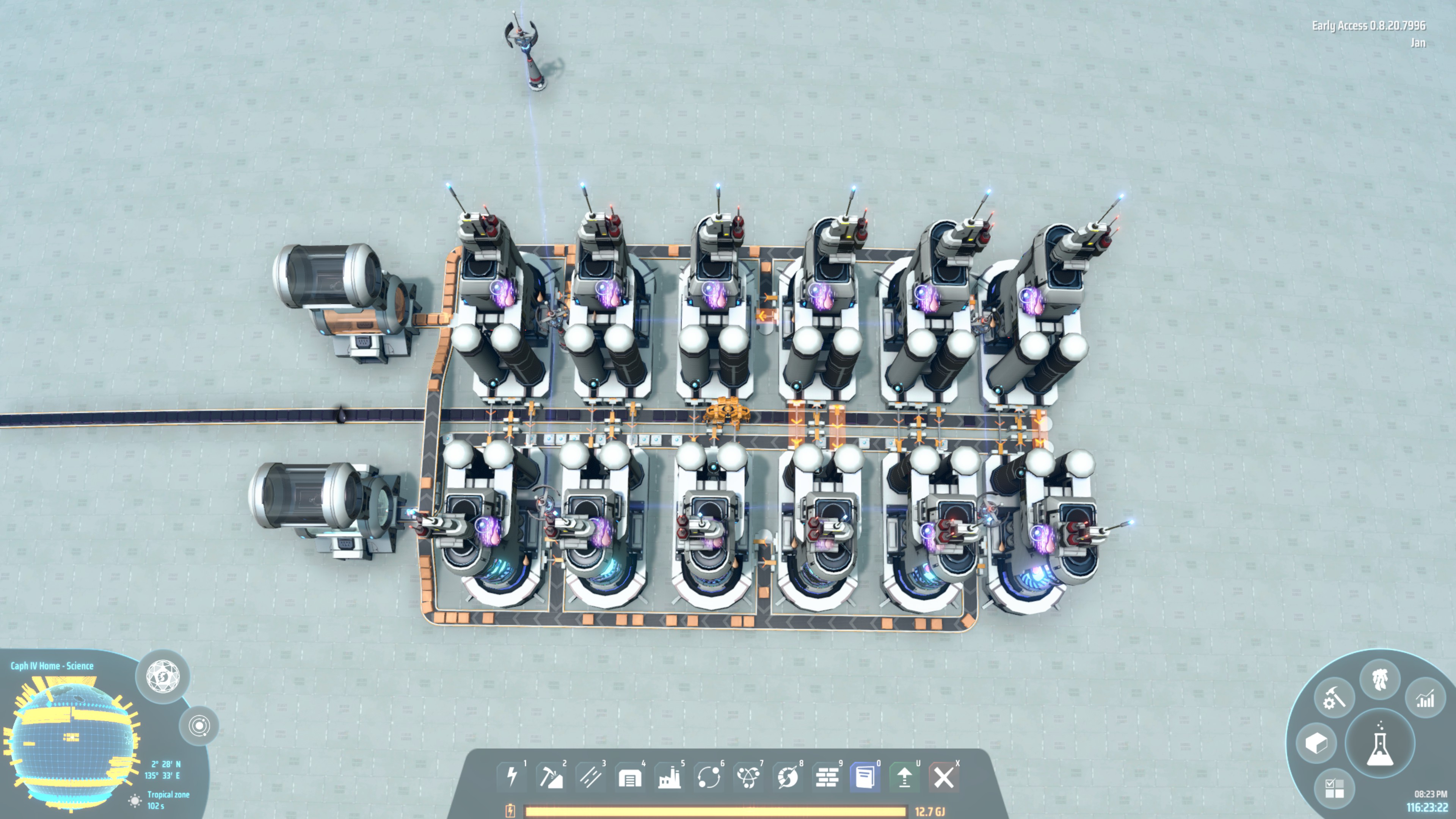Open the Milestones checklist panel

coord(1335,789)
